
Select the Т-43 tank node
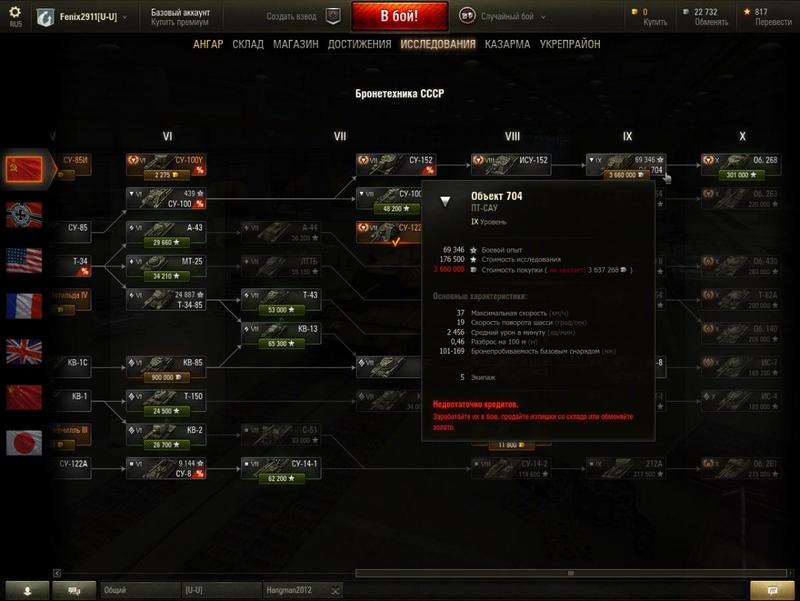click(x=280, y=300)
